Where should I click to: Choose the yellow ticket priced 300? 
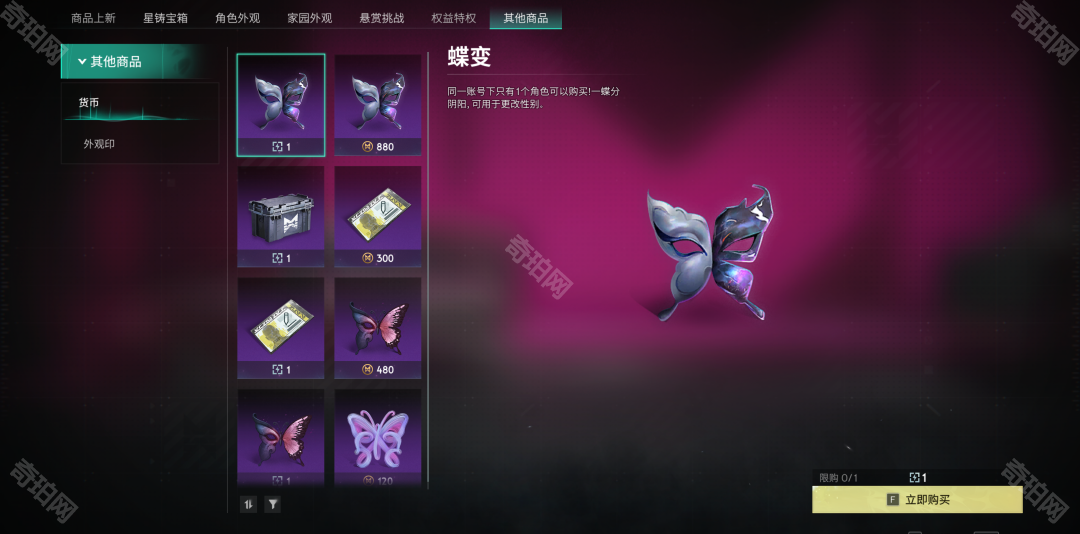[x=378, y=216]
